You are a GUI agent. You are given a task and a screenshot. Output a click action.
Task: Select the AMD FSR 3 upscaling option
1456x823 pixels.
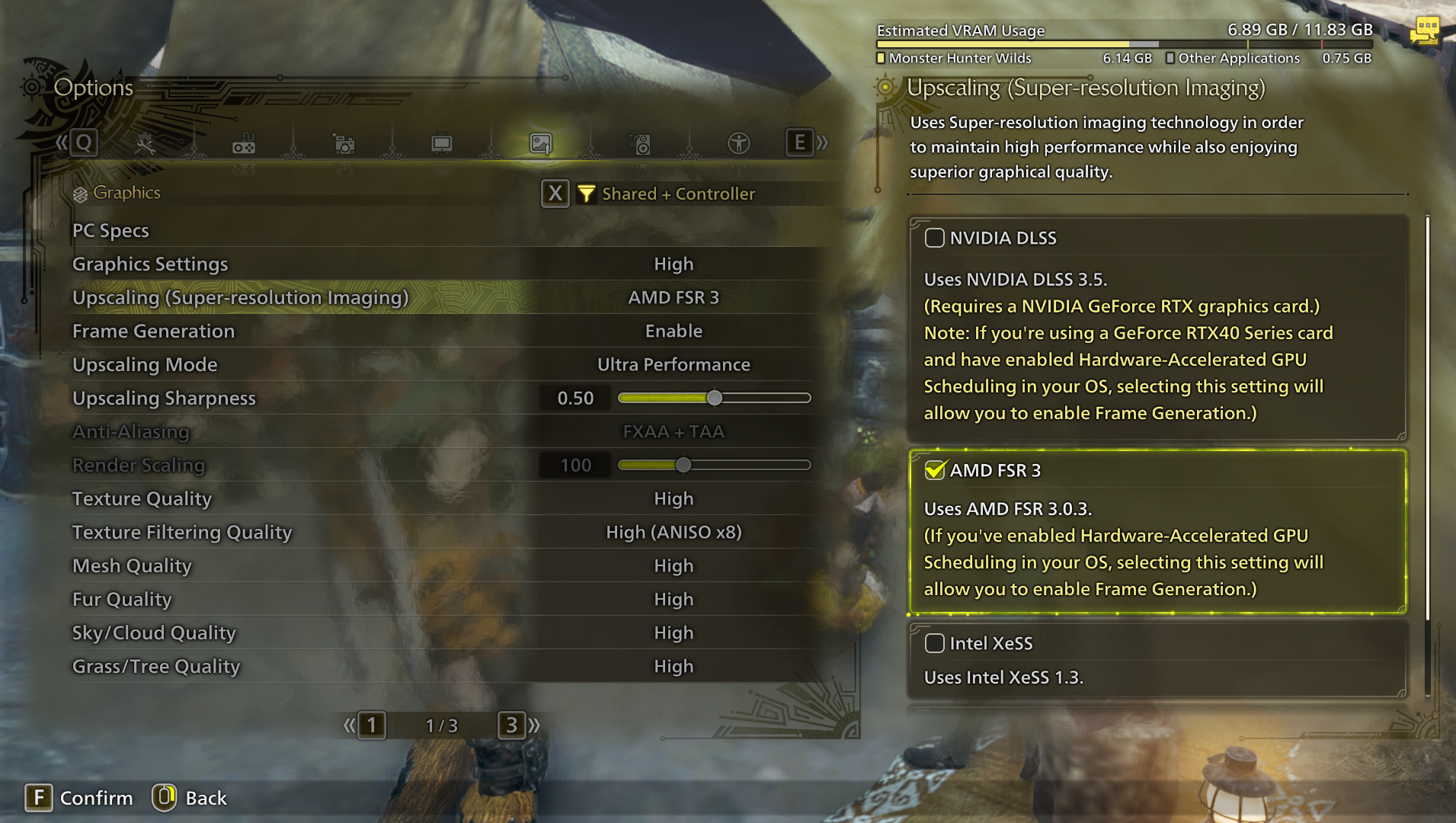pyautogui.click(x=935, y=470)
